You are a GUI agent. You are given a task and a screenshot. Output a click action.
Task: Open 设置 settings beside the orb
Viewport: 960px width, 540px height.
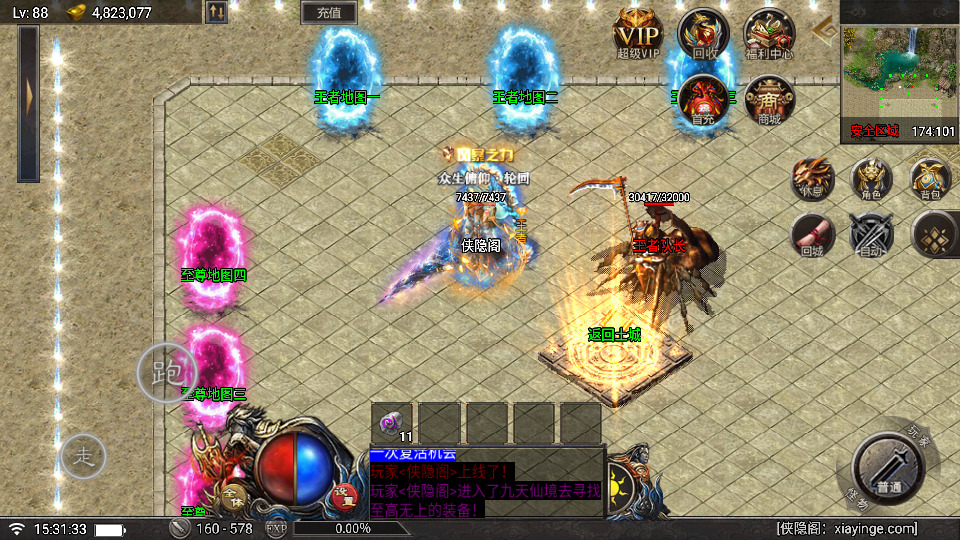click(345, 492)
